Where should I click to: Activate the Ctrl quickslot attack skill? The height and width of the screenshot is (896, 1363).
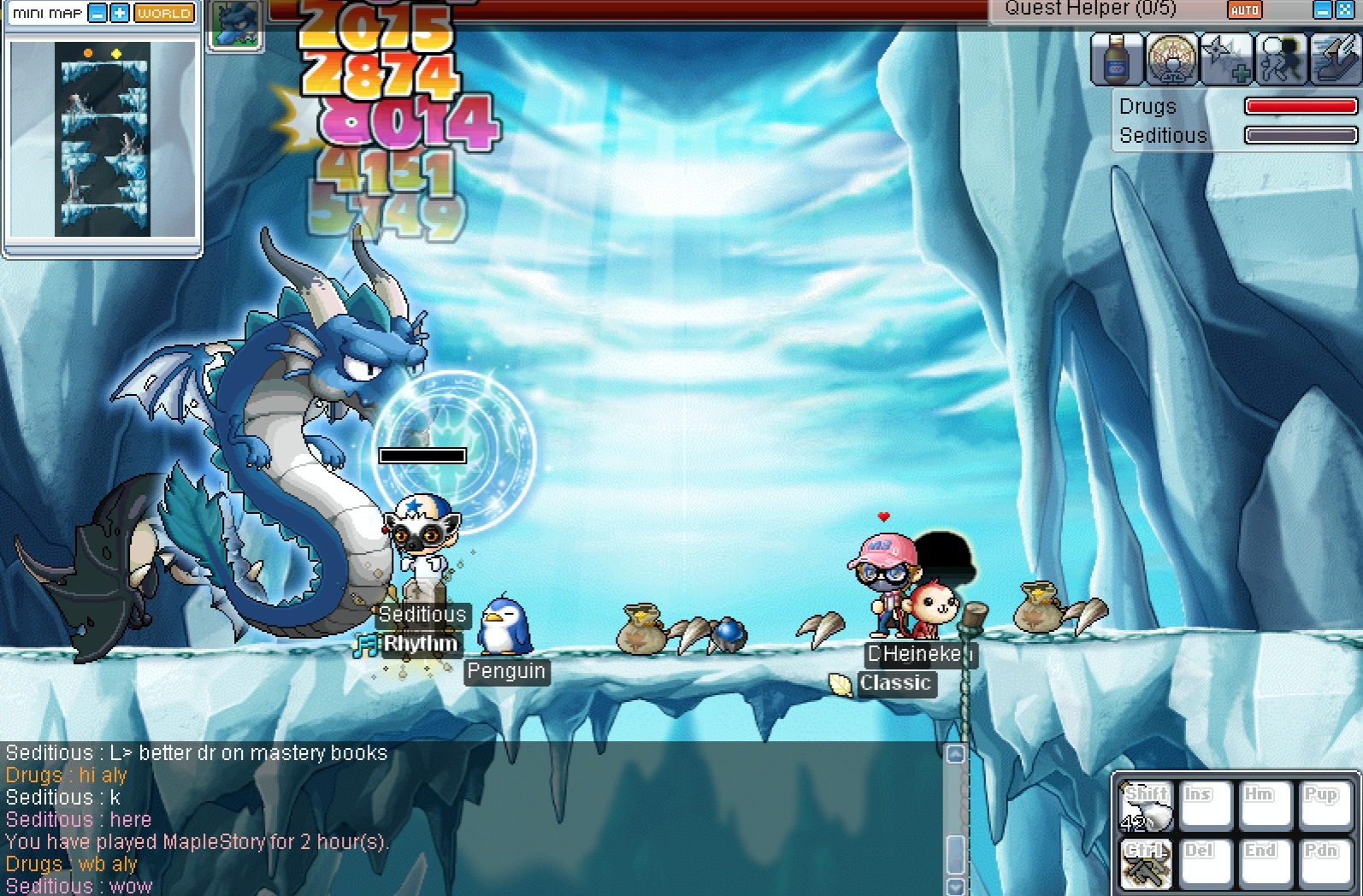[x=1147, y=862]
